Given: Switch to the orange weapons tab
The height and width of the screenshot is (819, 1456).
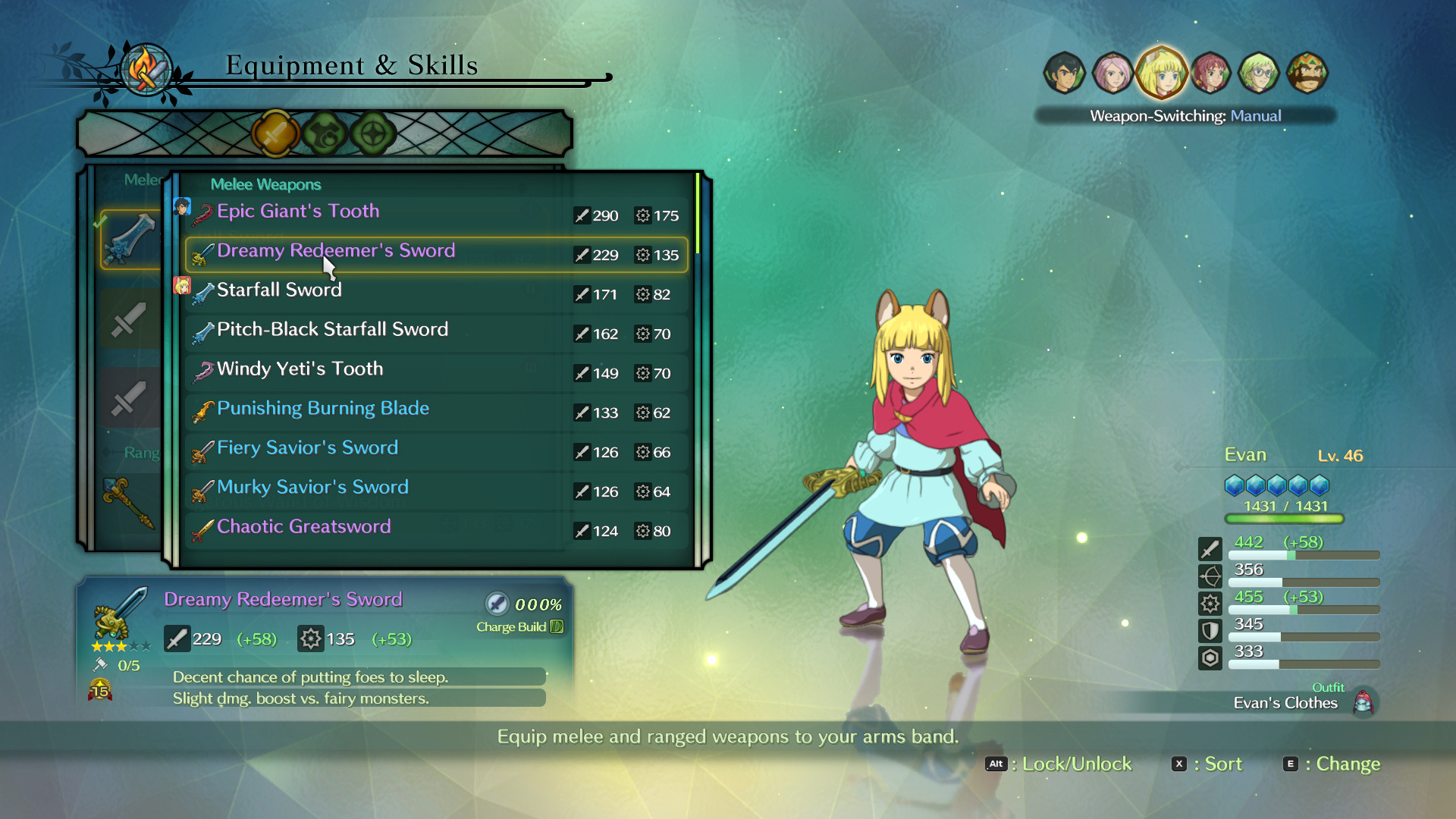Looking at the screenshot, I should tap(275, 134).
